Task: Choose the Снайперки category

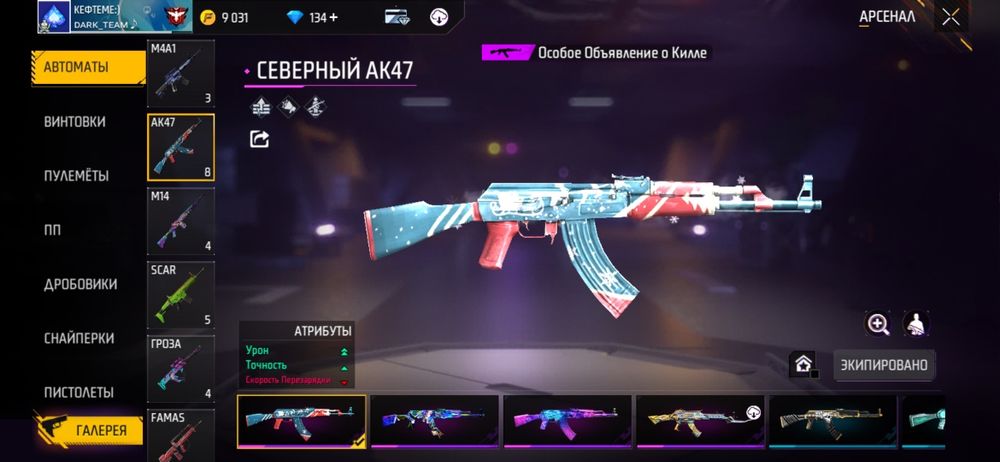Action: click(x=79, y=338)
